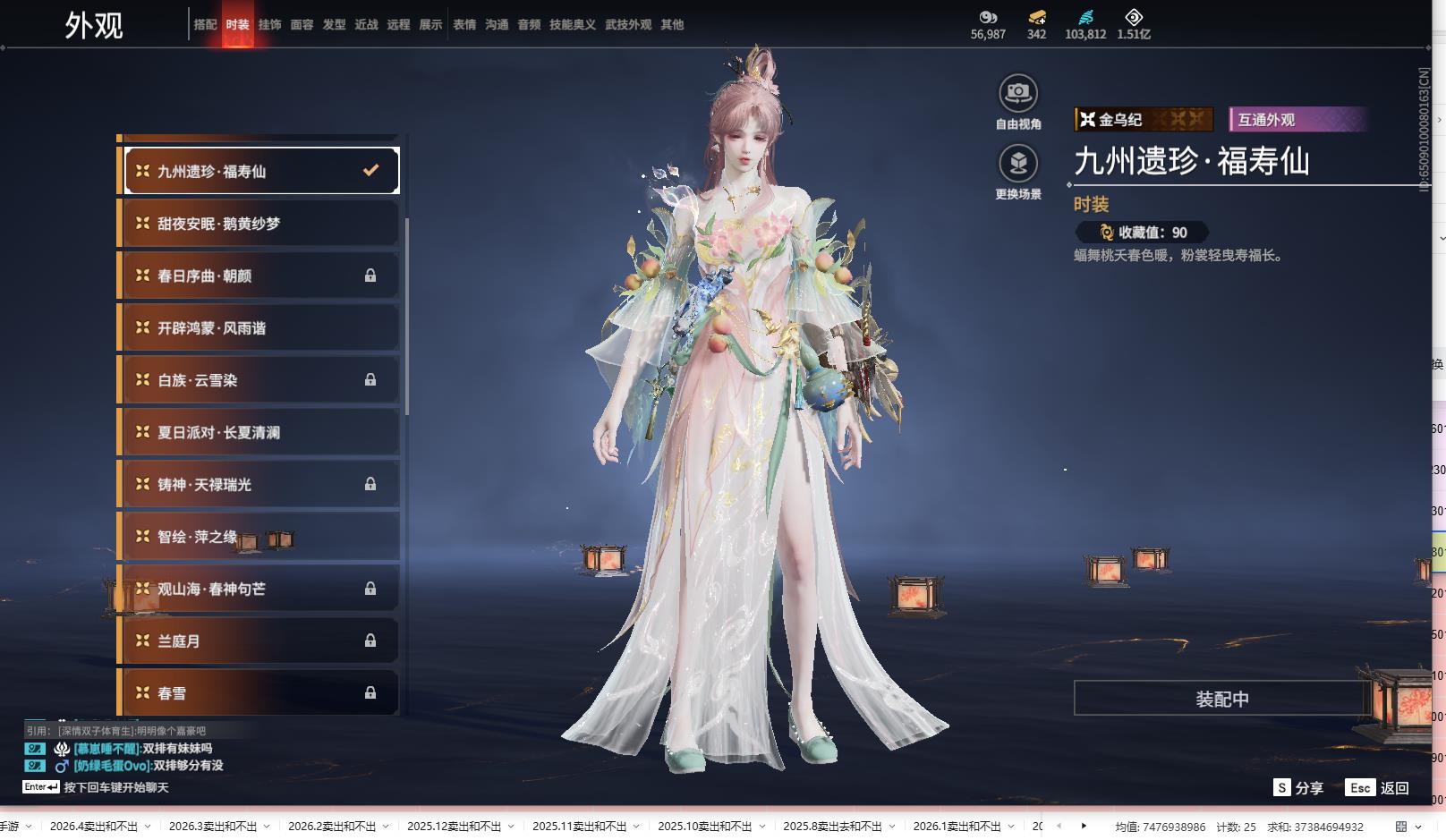Image resolution: width=1446 pixels, height=840 pixels.
Task: Select the 白族·云雪染 outfit entry
Action: (259, 380)
